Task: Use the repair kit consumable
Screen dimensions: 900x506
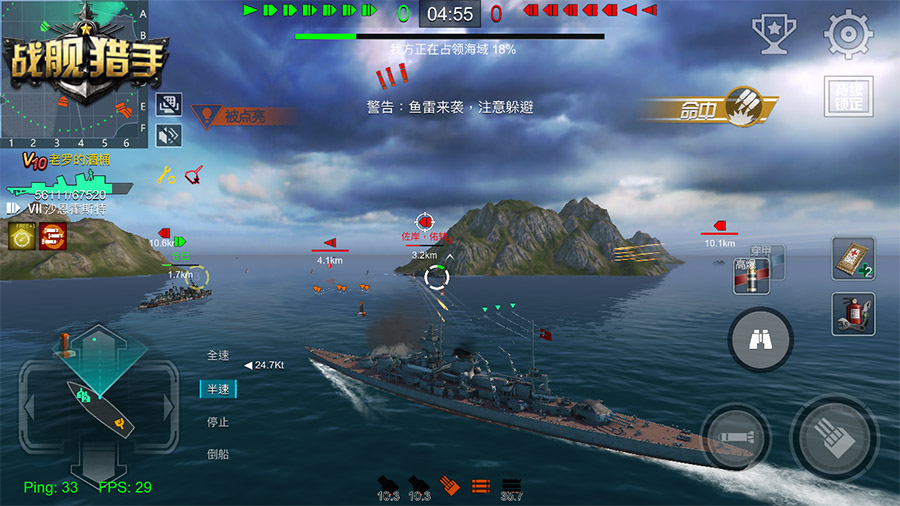Action: coord(853,258)
